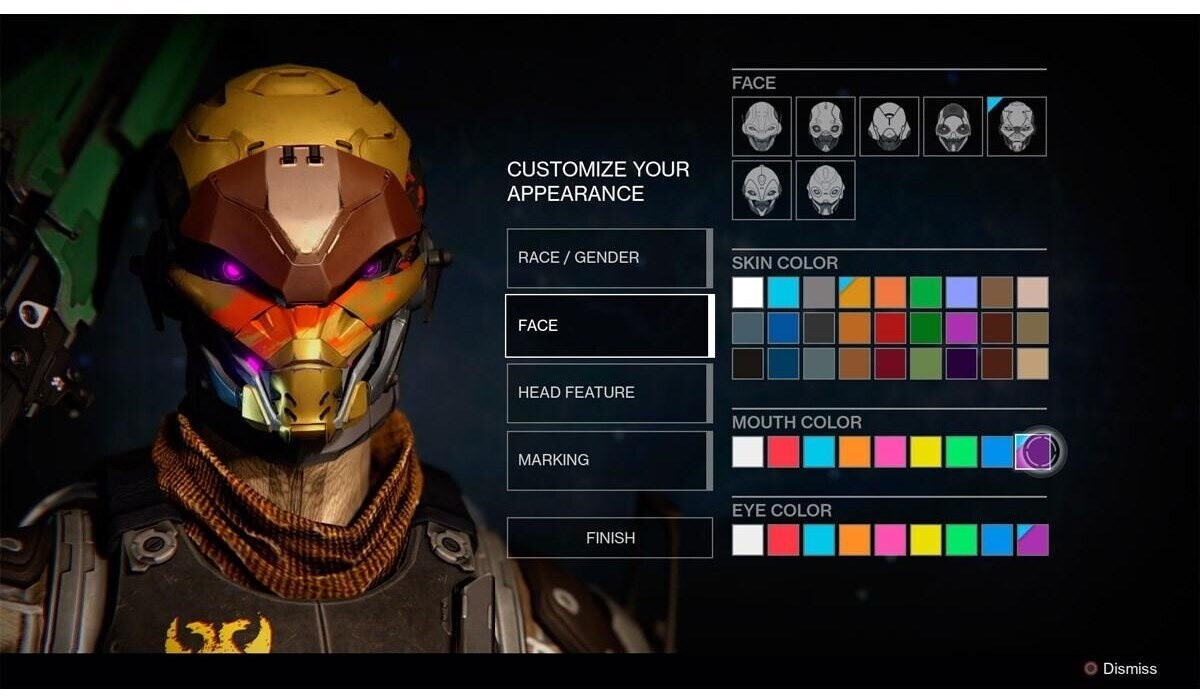This screenshot has height=696, width=1200.
Task: Pick the purple eye color swatch
Action: pos(1032,540)
